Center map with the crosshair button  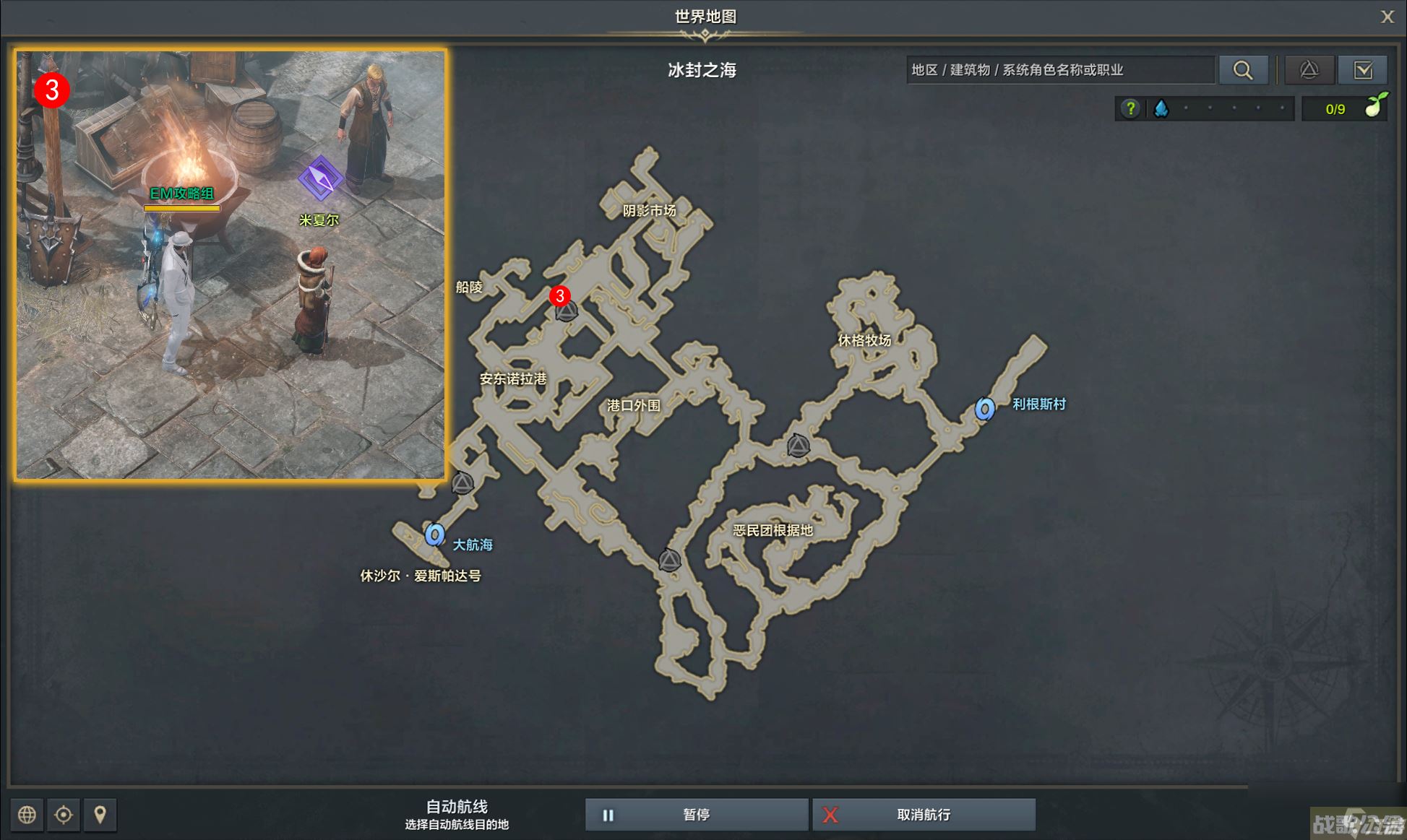tap(64, 815)
